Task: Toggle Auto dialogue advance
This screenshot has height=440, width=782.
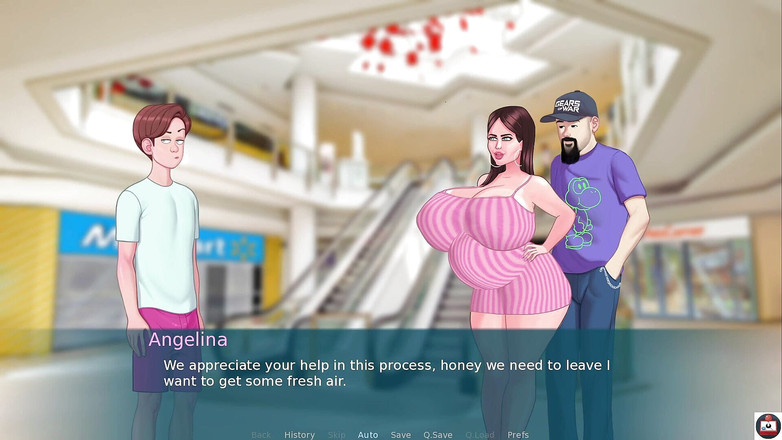Action: pyautogui.click(x=368, y=435)
